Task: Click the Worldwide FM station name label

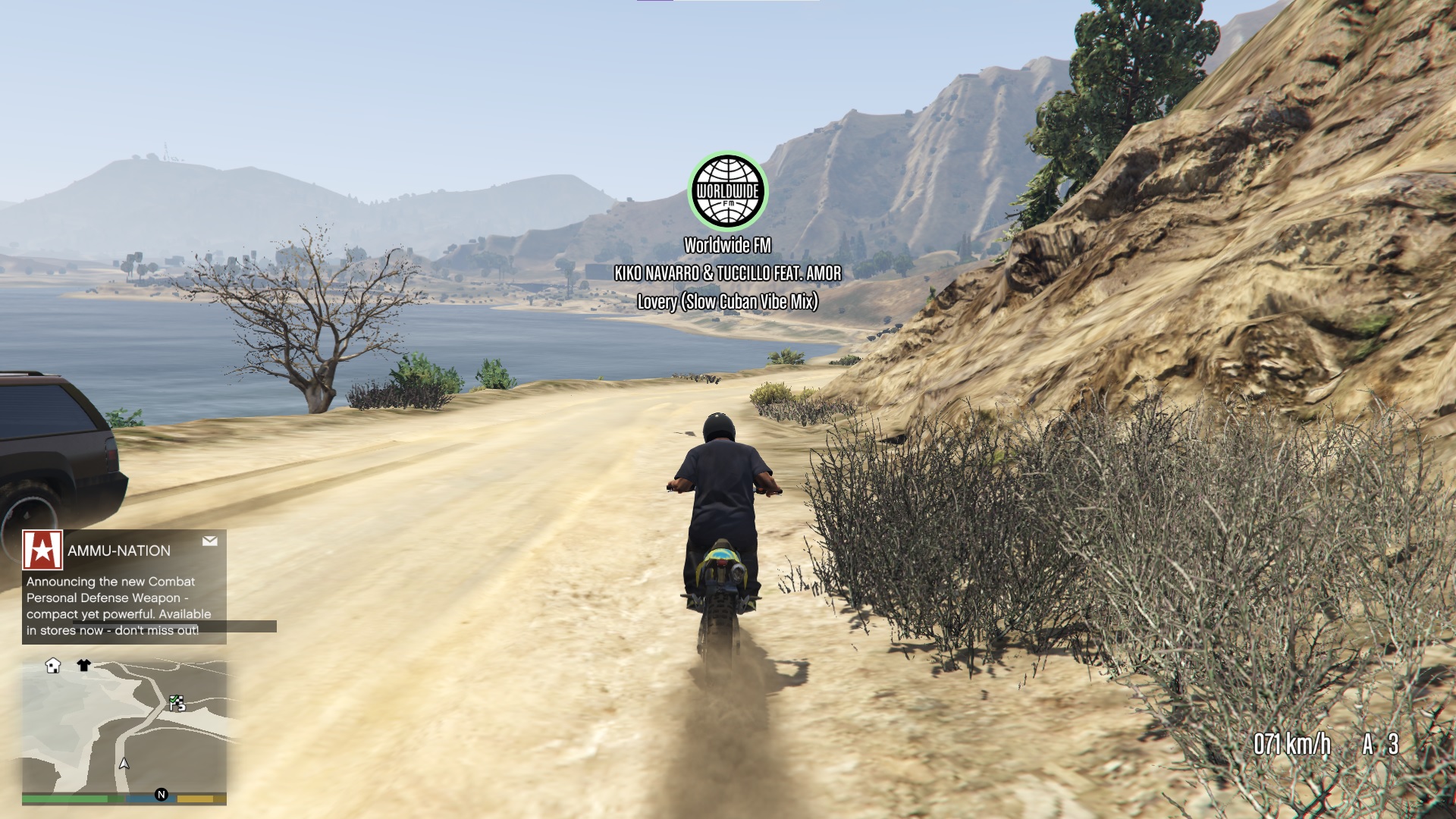Action: (x=727, y=244)
